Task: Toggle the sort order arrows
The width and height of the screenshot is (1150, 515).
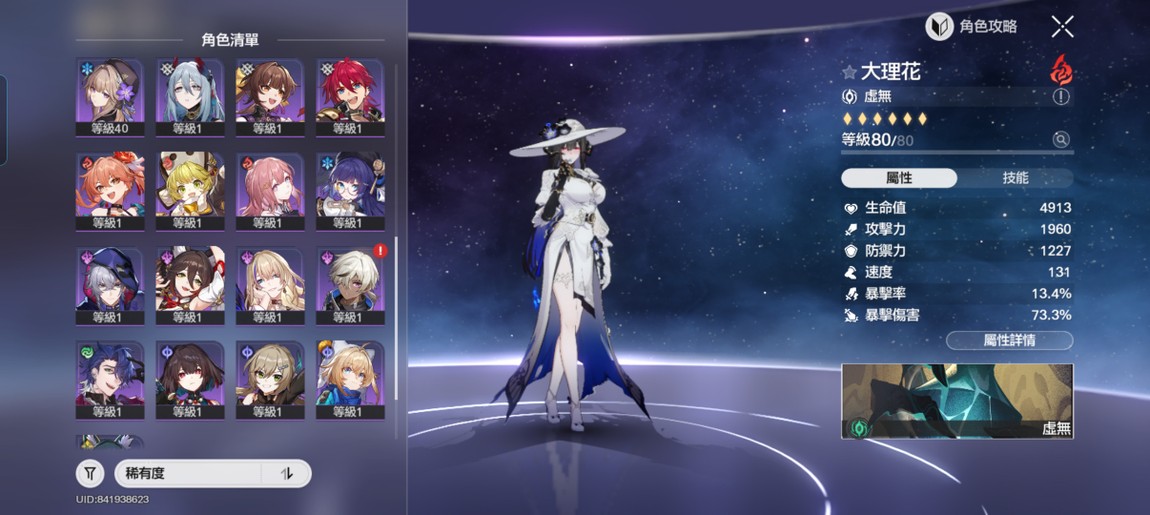Action: click(287, 473)
